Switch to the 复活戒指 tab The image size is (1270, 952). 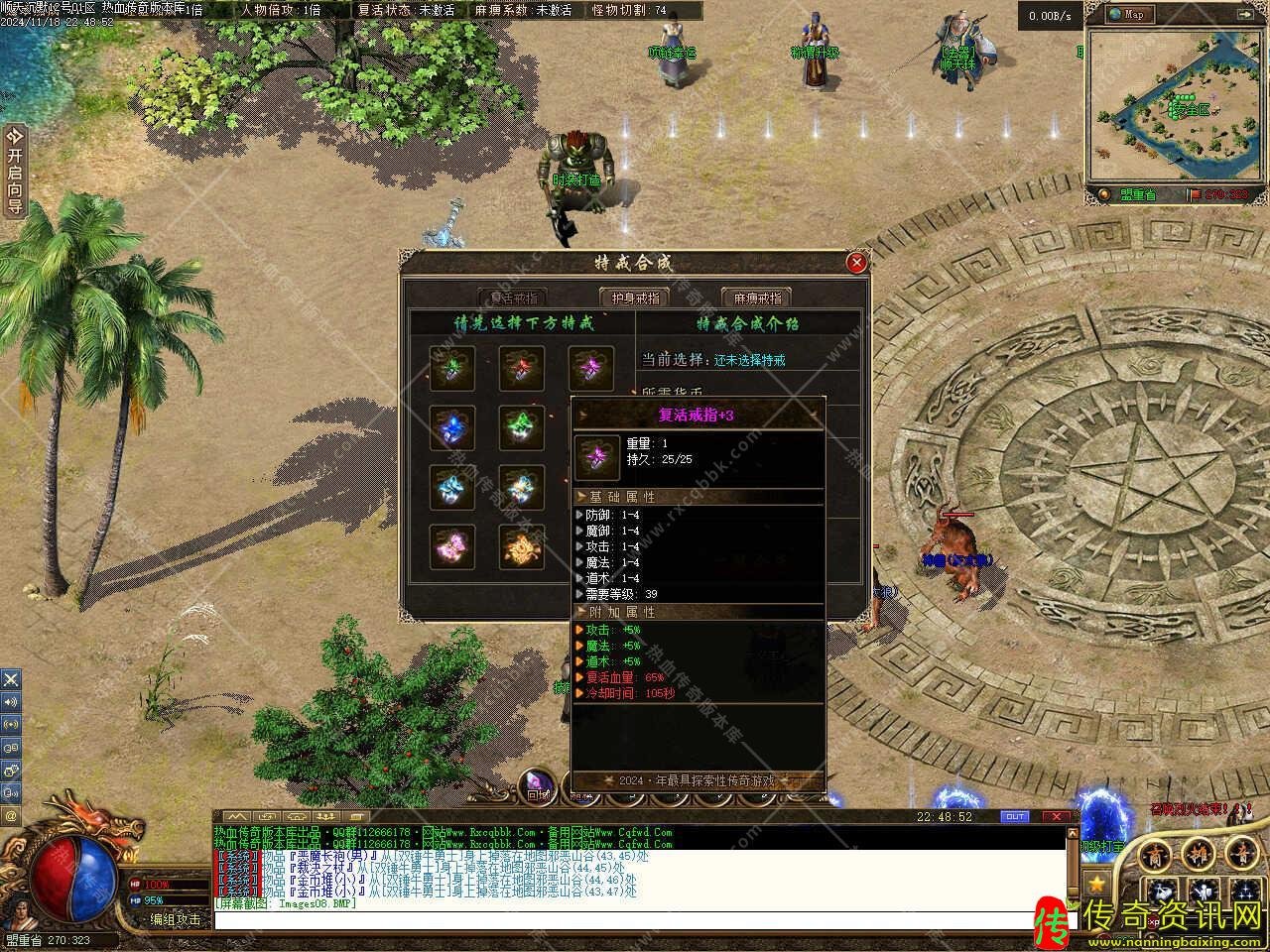click(x=512, y=297)
